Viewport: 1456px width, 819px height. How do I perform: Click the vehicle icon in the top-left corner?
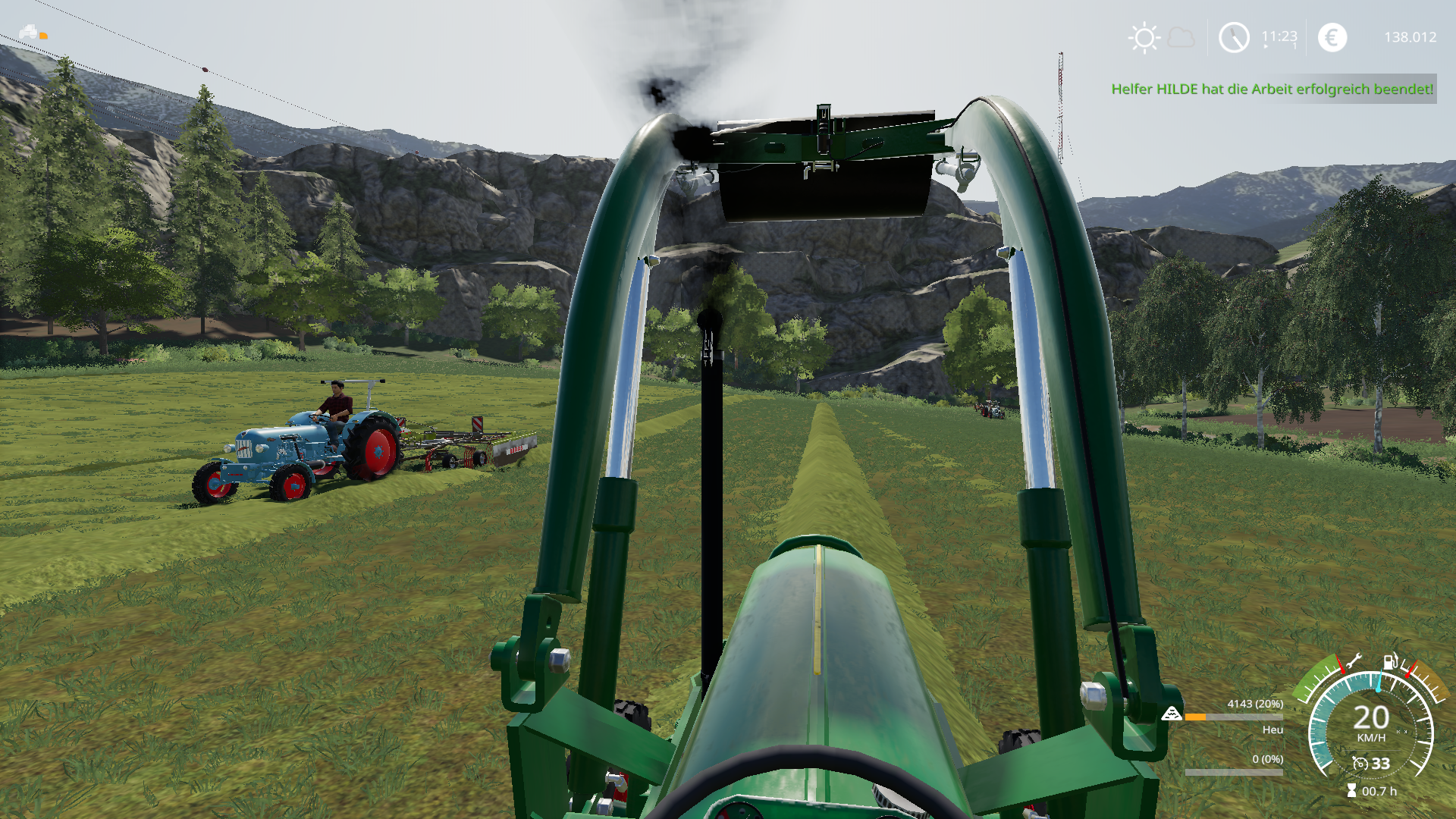29,32
